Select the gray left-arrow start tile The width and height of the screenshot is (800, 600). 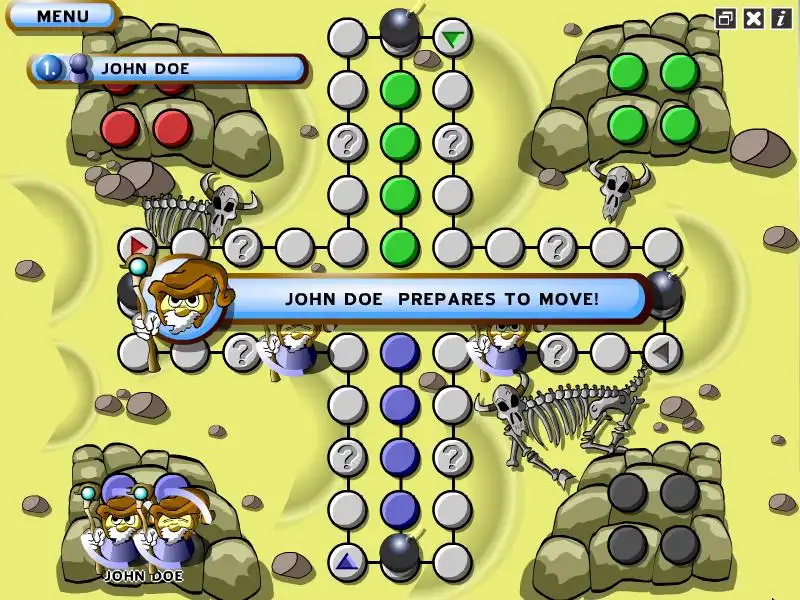661,352
